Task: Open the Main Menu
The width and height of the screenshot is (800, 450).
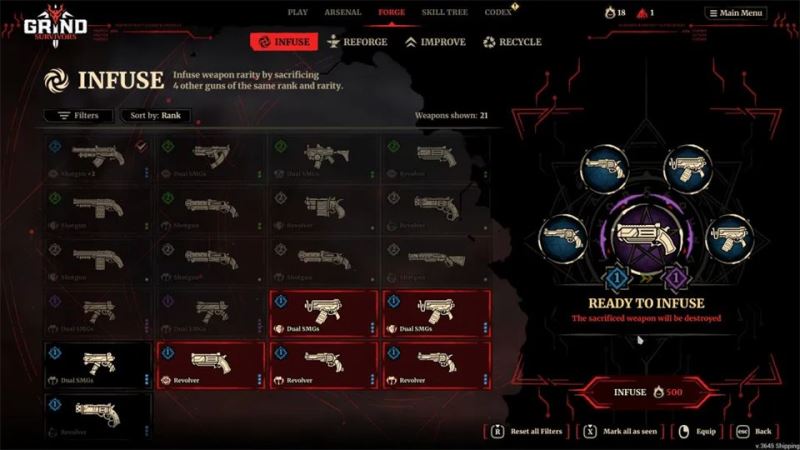Action: pyautogui.click(x=735, y=13)
